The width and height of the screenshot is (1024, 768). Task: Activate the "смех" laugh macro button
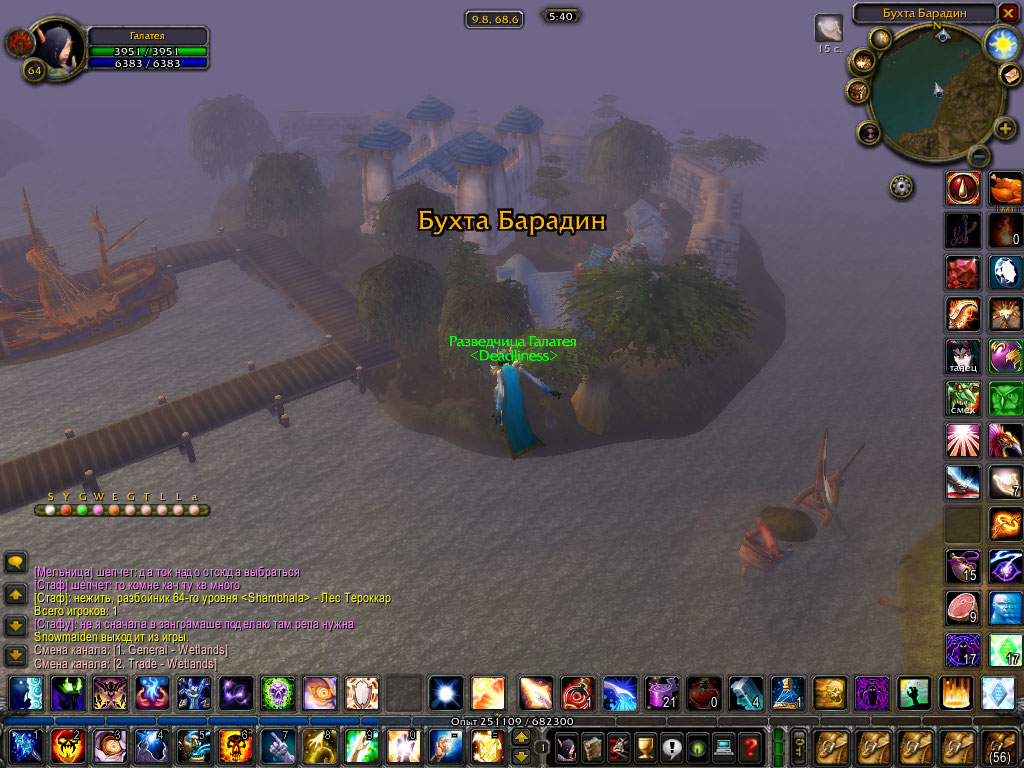[x=962, y=399]
